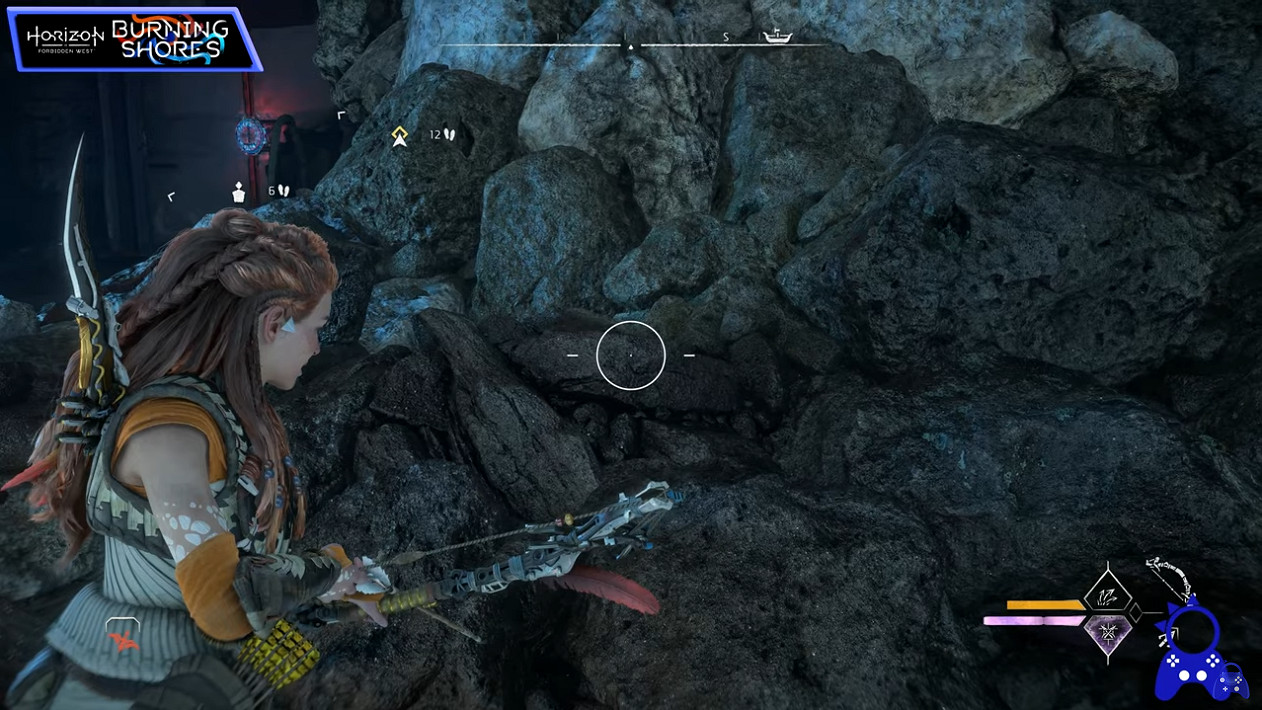Activate the purple valor surge diamond

[1108, 634]
